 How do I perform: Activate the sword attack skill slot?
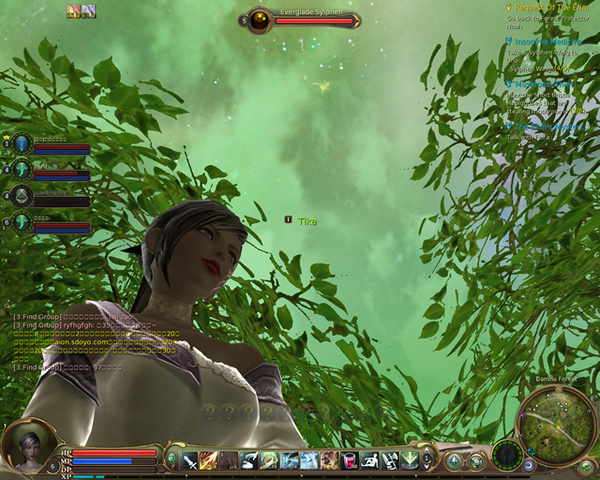(188, 460)
